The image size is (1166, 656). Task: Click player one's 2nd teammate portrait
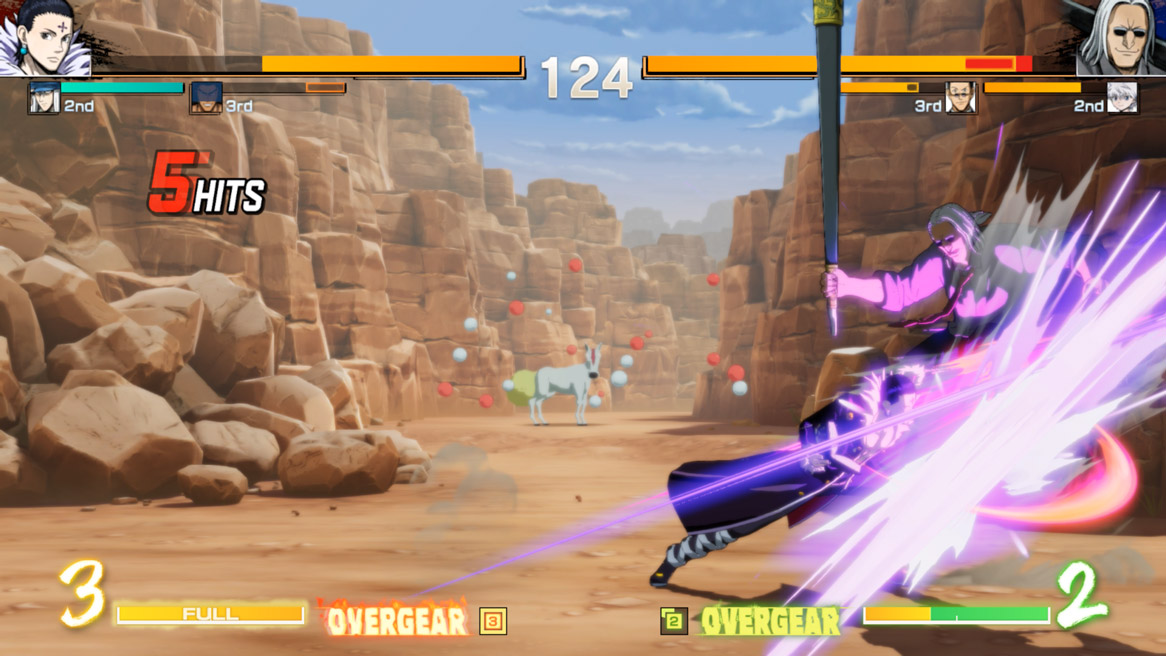[44, 99]
